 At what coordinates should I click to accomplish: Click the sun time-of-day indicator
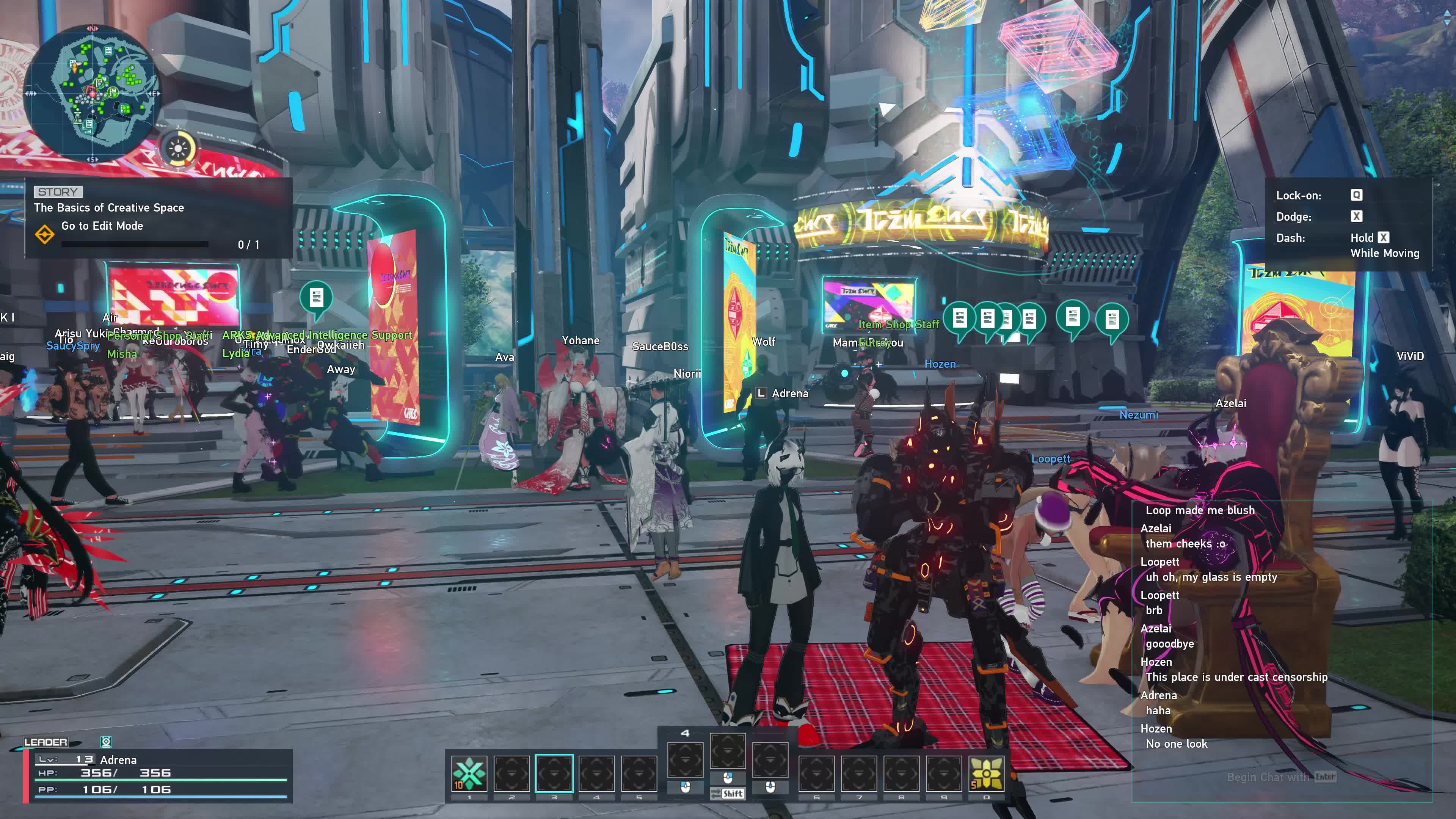178,149
